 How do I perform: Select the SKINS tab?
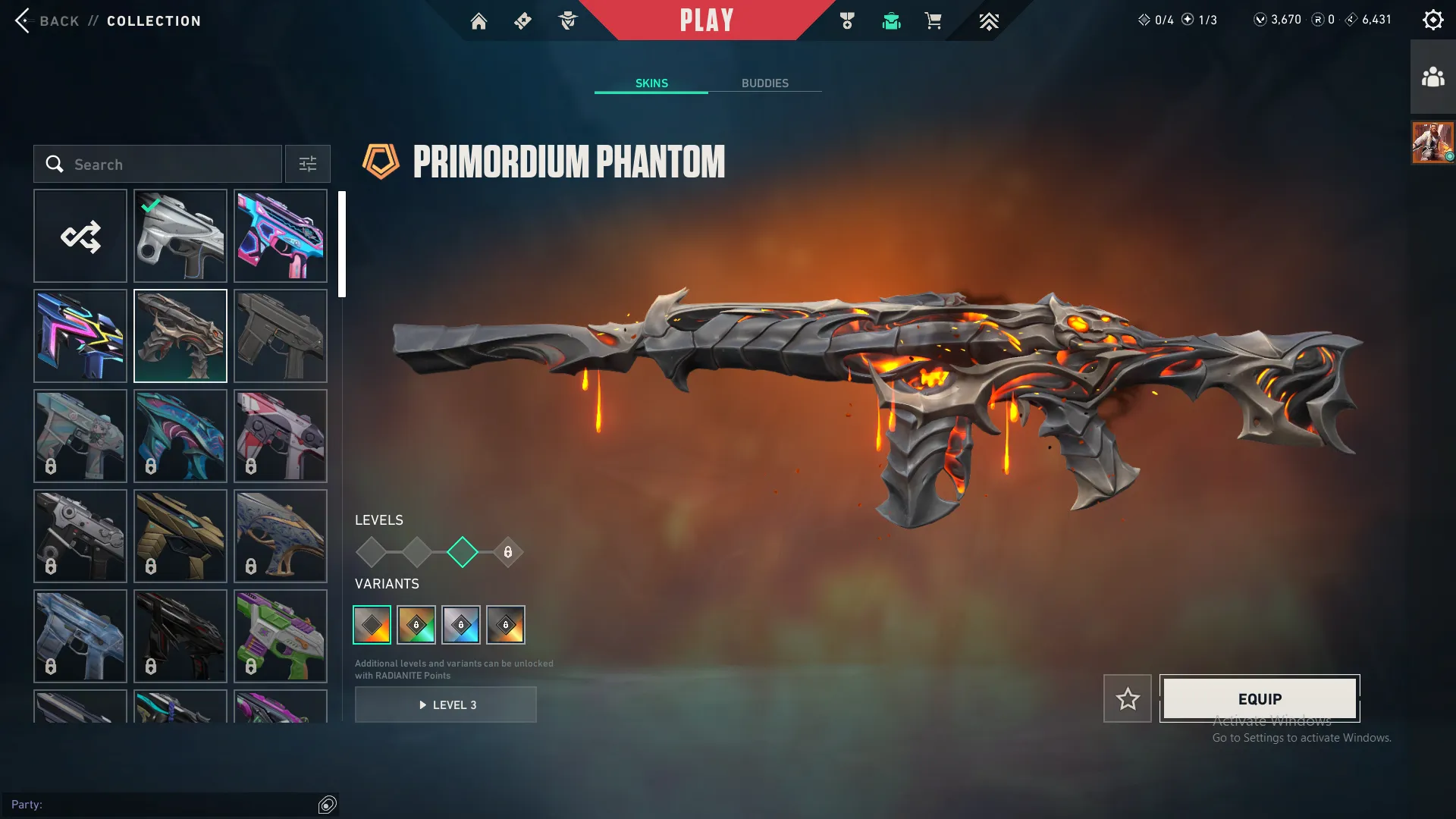point(651,83)
